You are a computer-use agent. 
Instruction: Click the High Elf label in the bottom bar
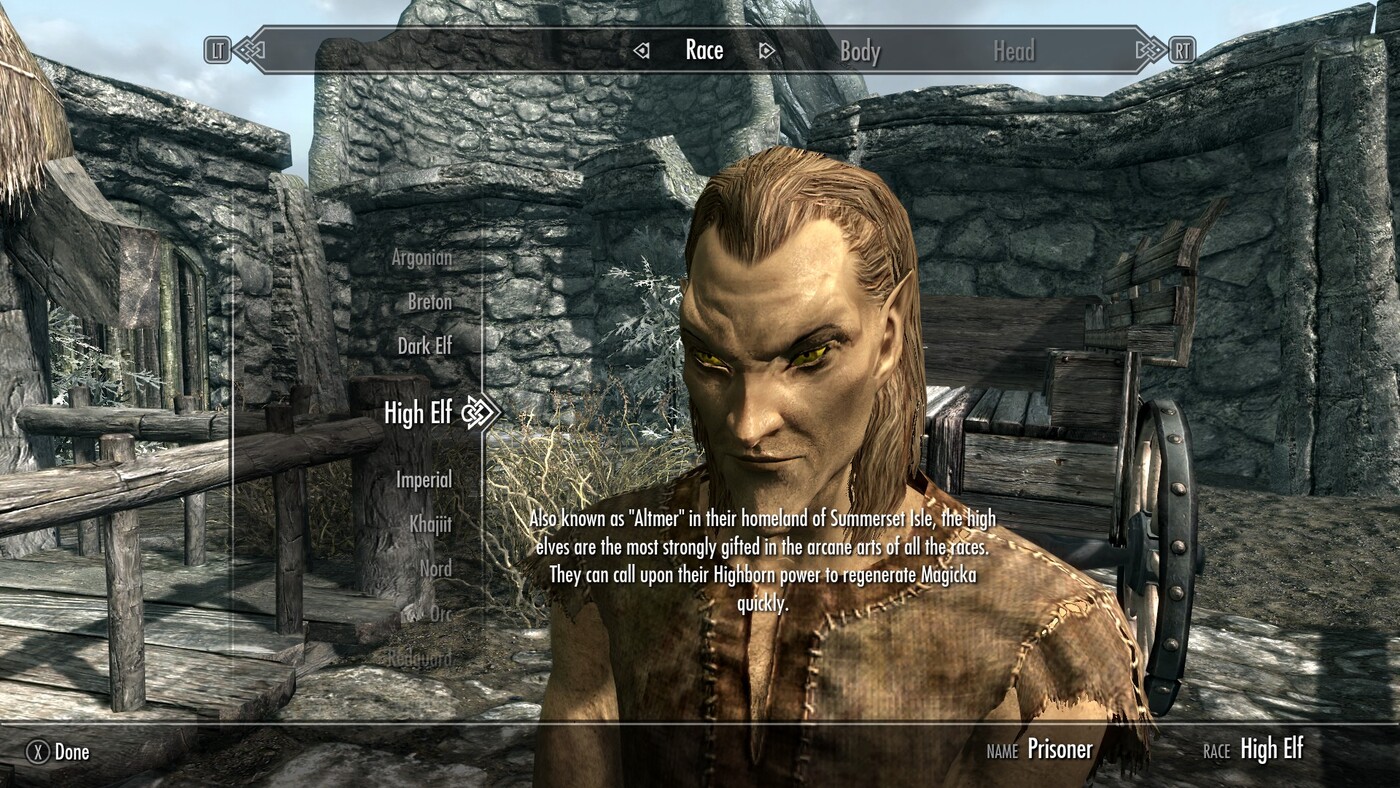click(1270, 749)
